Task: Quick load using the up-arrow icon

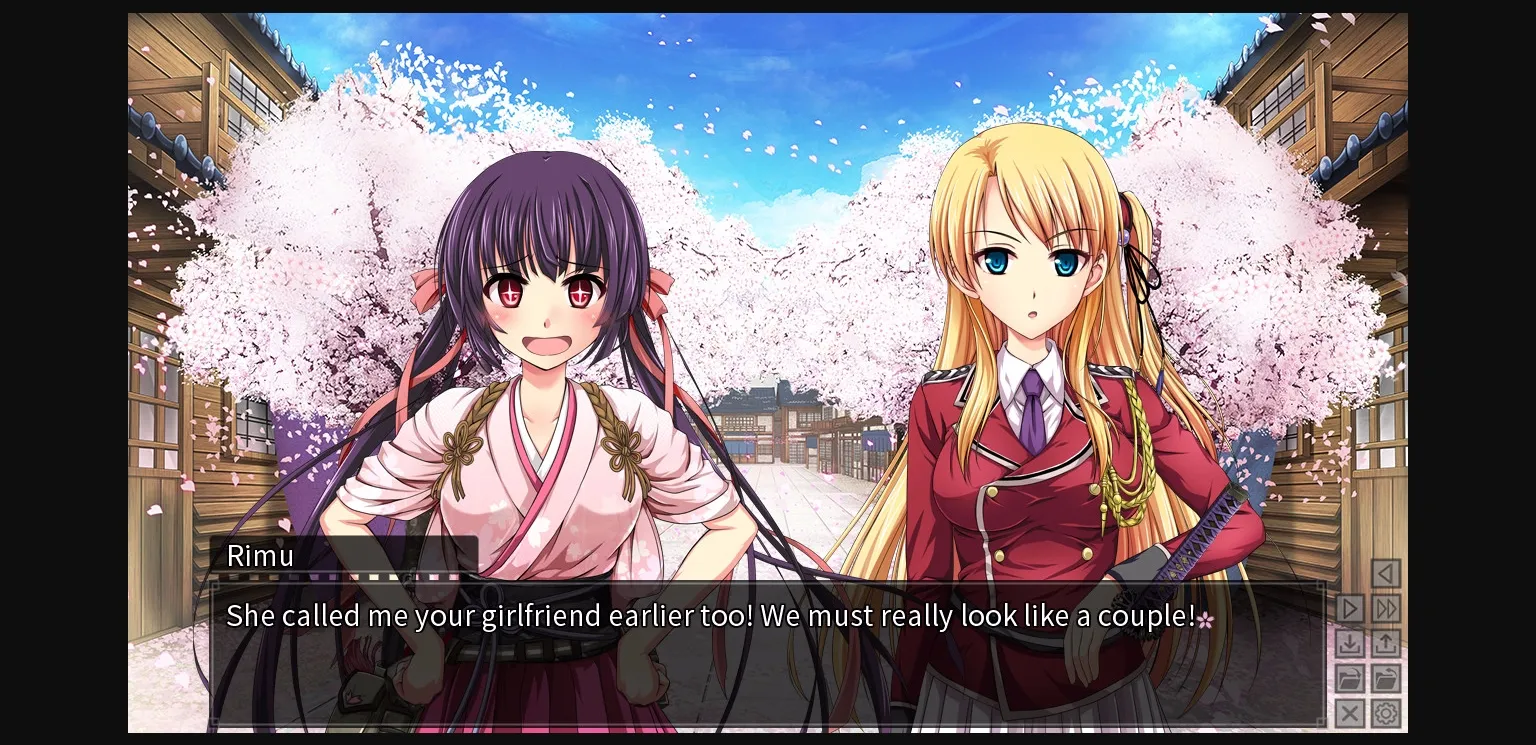Action: 1387,643
